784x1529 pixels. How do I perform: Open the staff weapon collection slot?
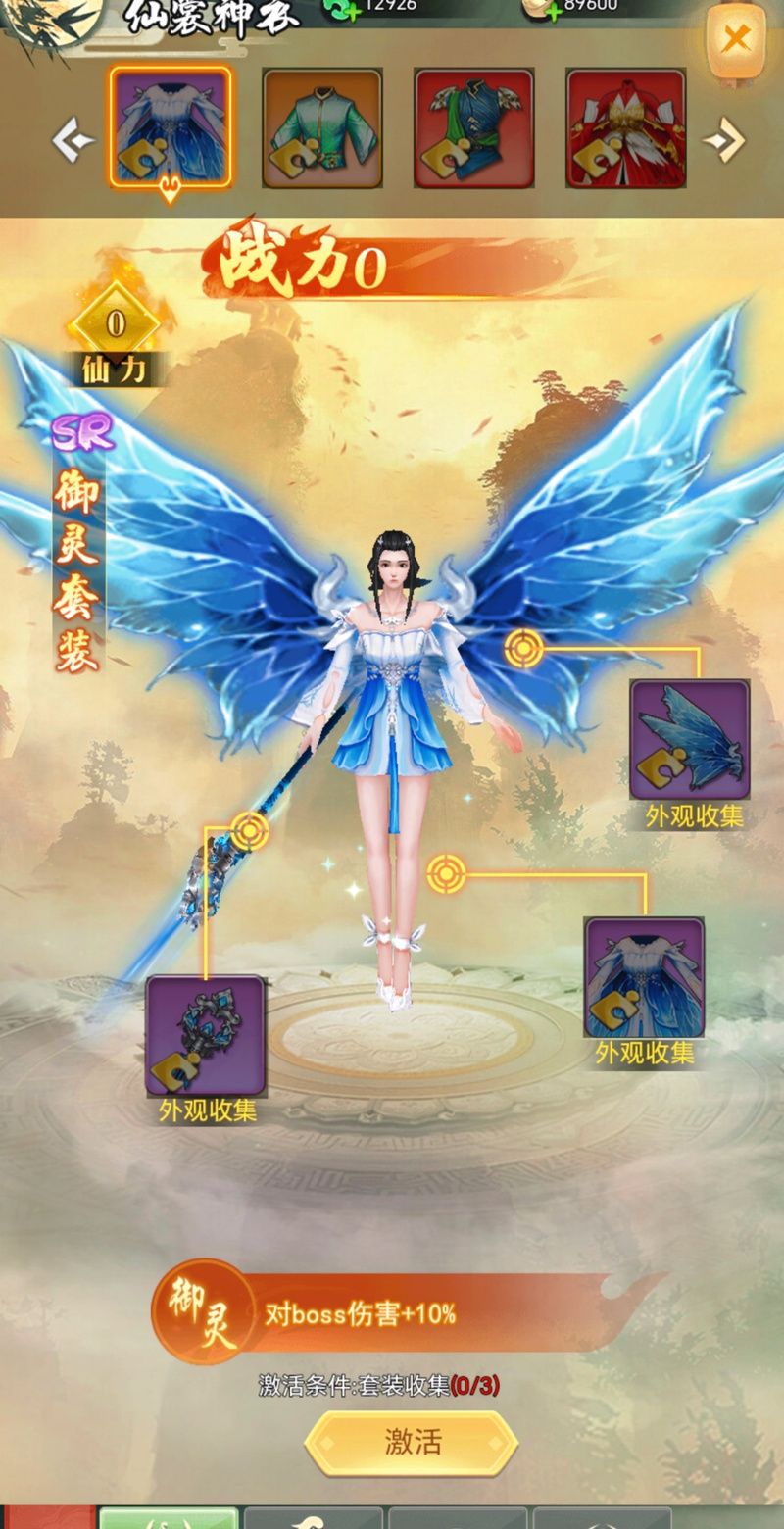[x=206, y=1035]
